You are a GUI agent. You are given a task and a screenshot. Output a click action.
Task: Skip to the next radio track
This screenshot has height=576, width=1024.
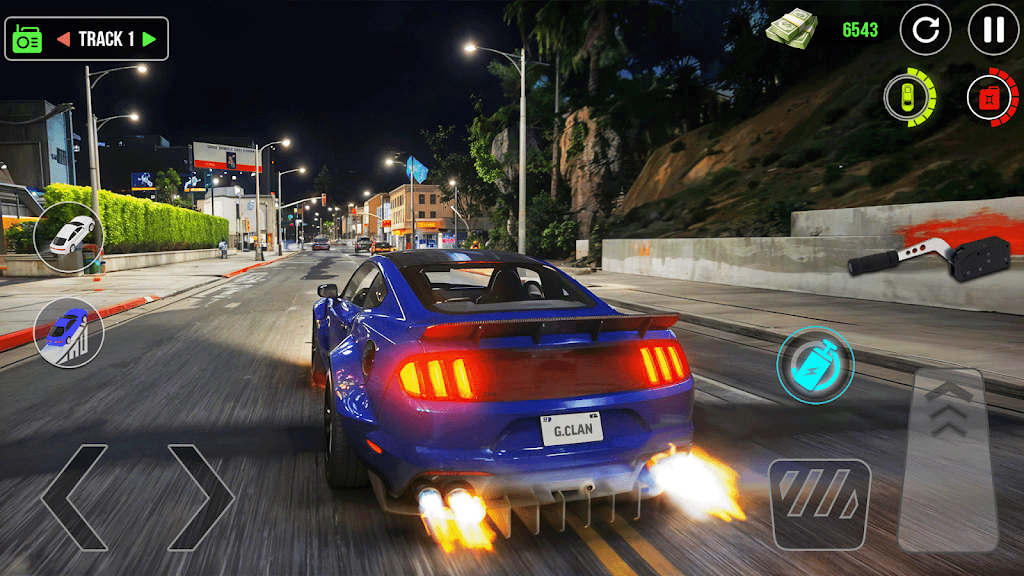[x=150, y=39]
